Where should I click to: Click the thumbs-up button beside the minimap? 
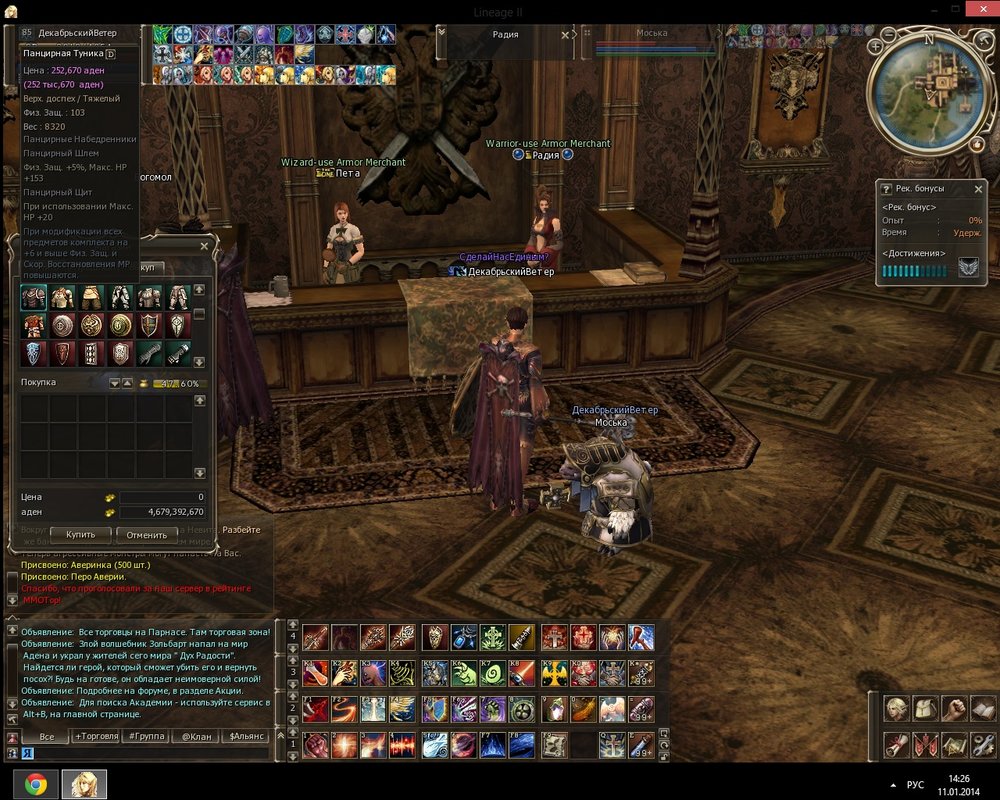coord(977,145)
